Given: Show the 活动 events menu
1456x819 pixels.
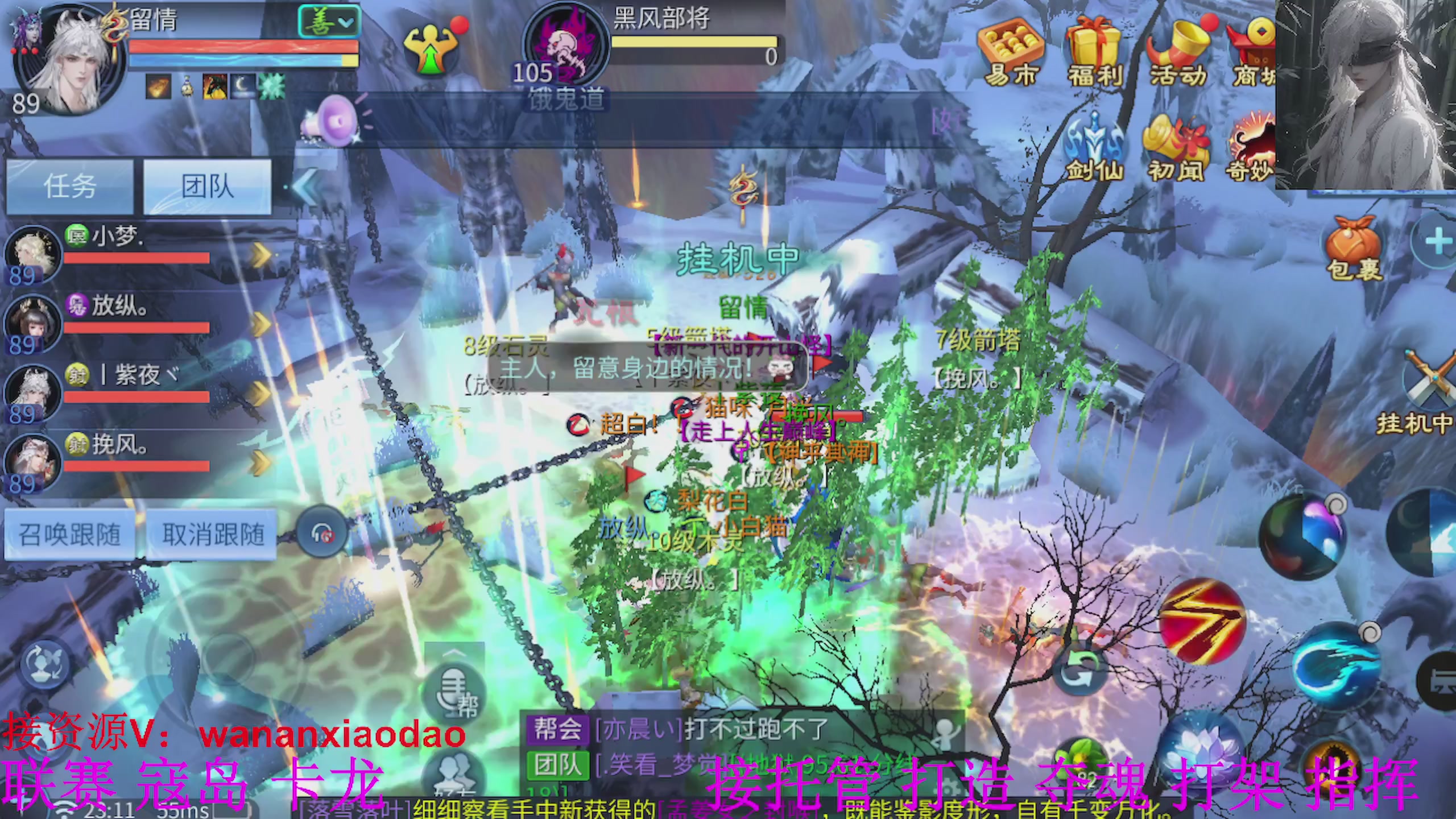Looking at the screenshot, I should (x=1177, y=54).
